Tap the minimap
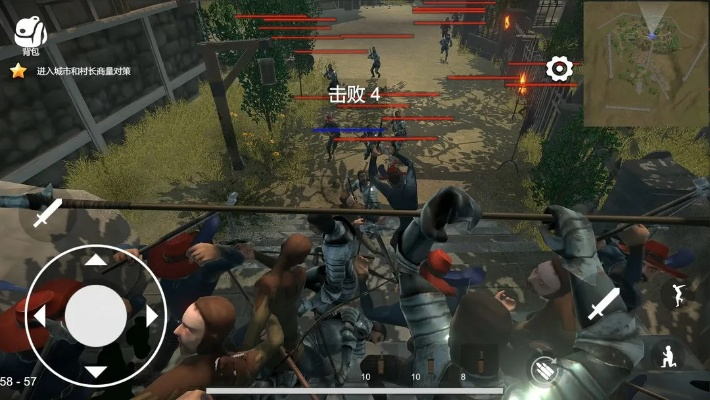The height and width of the screenshot is (400, 710). 646,62
